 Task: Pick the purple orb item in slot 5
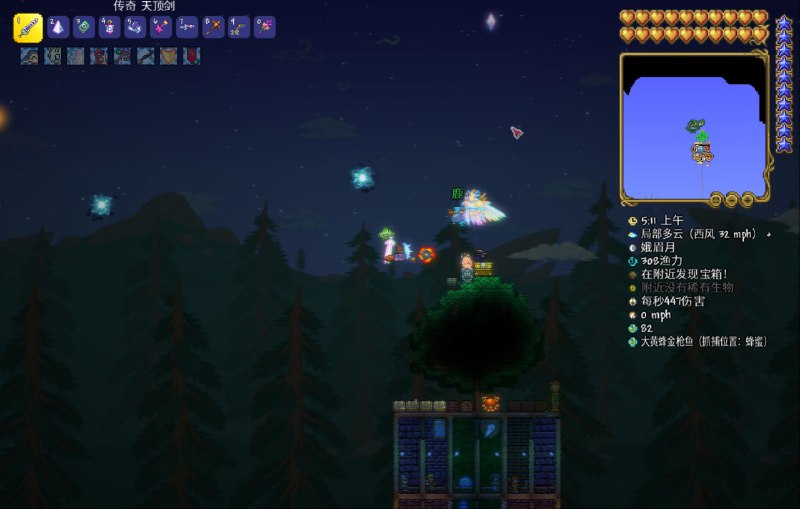tap(136, 27)
